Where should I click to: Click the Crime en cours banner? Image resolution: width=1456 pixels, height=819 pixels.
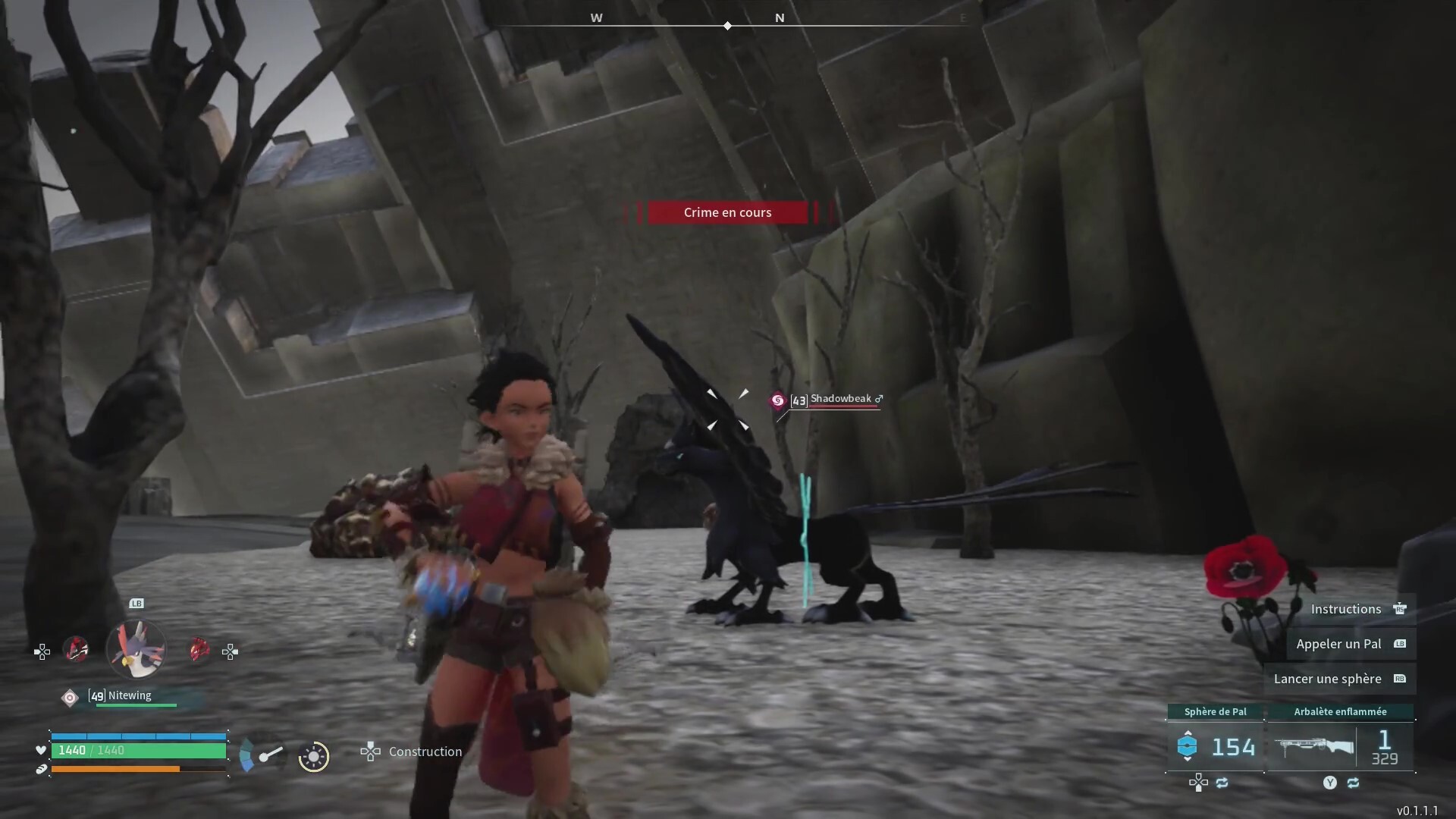point(727,212)
